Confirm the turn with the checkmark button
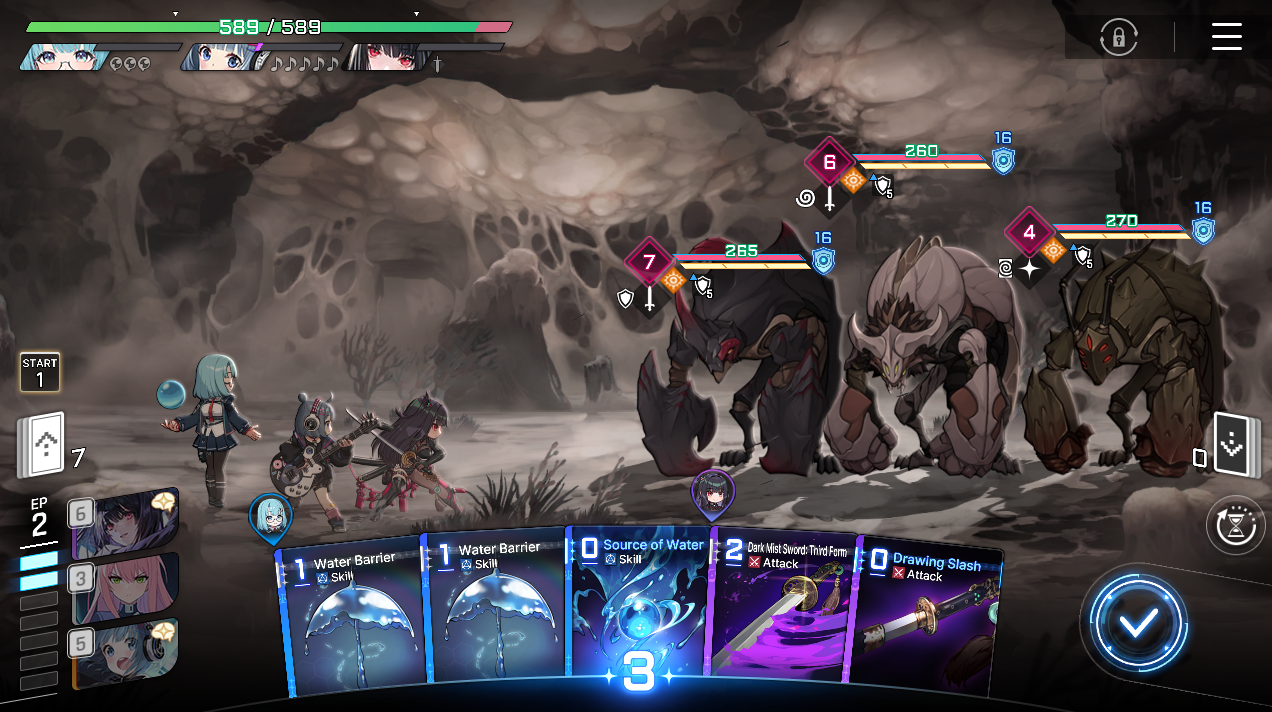This screenshot has width=1272, height=712. click(x=1136, y=624)
